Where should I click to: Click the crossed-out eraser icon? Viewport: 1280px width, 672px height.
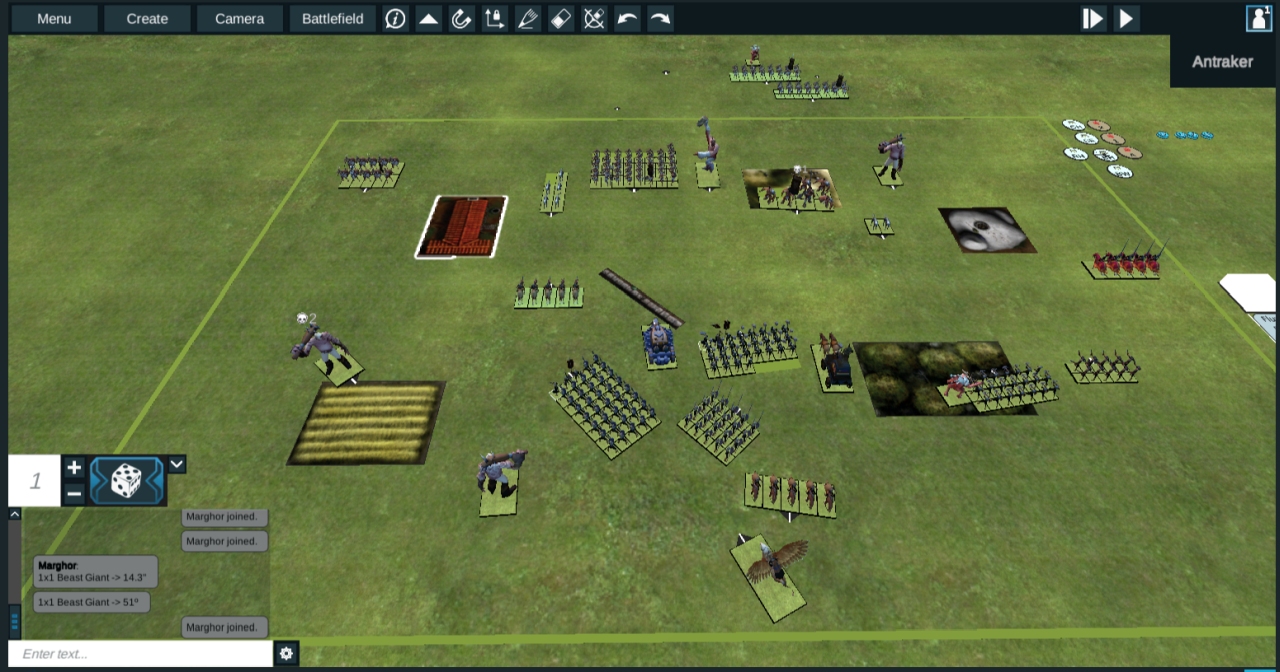[x=594, y=18]
